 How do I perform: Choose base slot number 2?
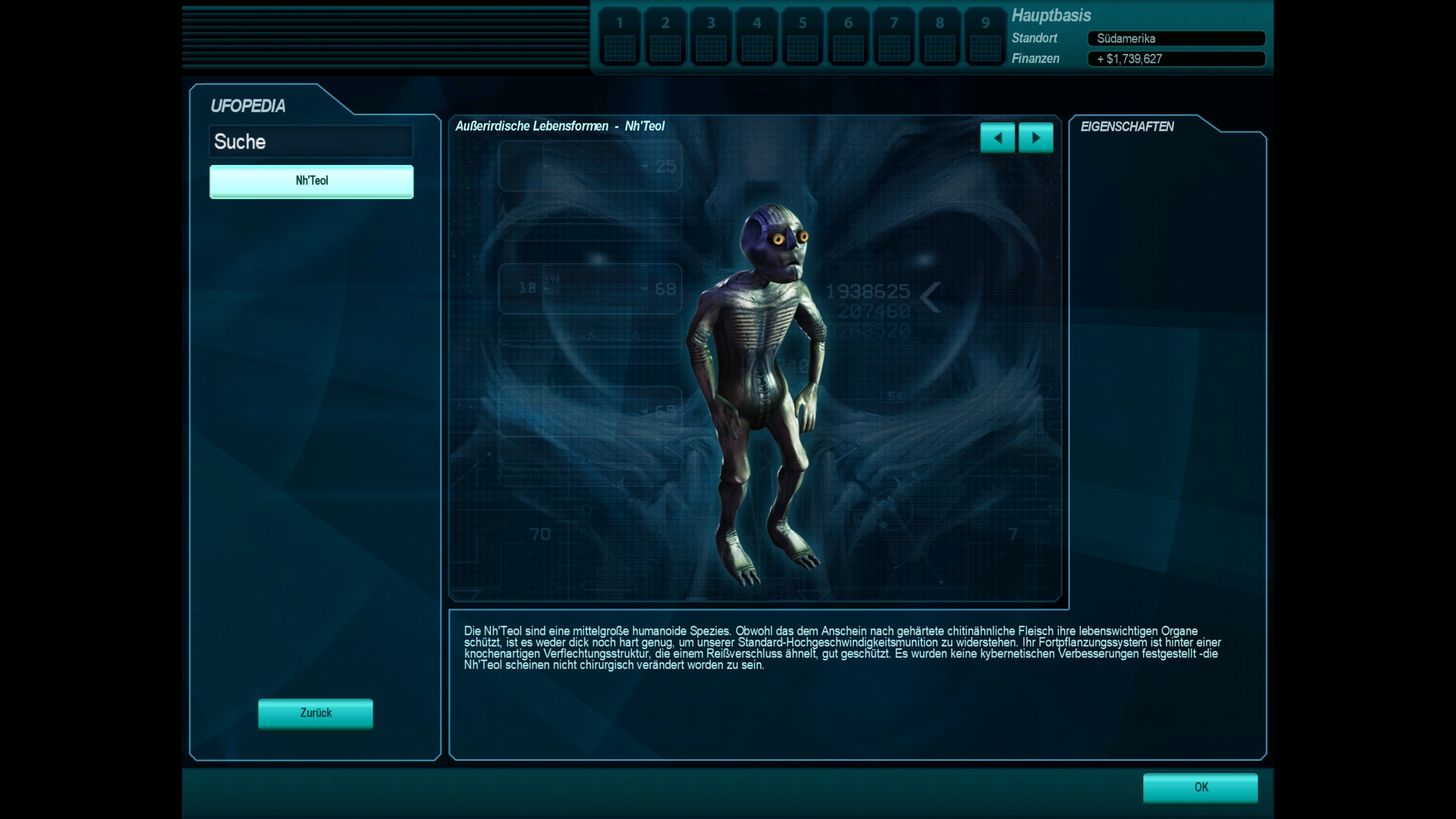point(665,37)
